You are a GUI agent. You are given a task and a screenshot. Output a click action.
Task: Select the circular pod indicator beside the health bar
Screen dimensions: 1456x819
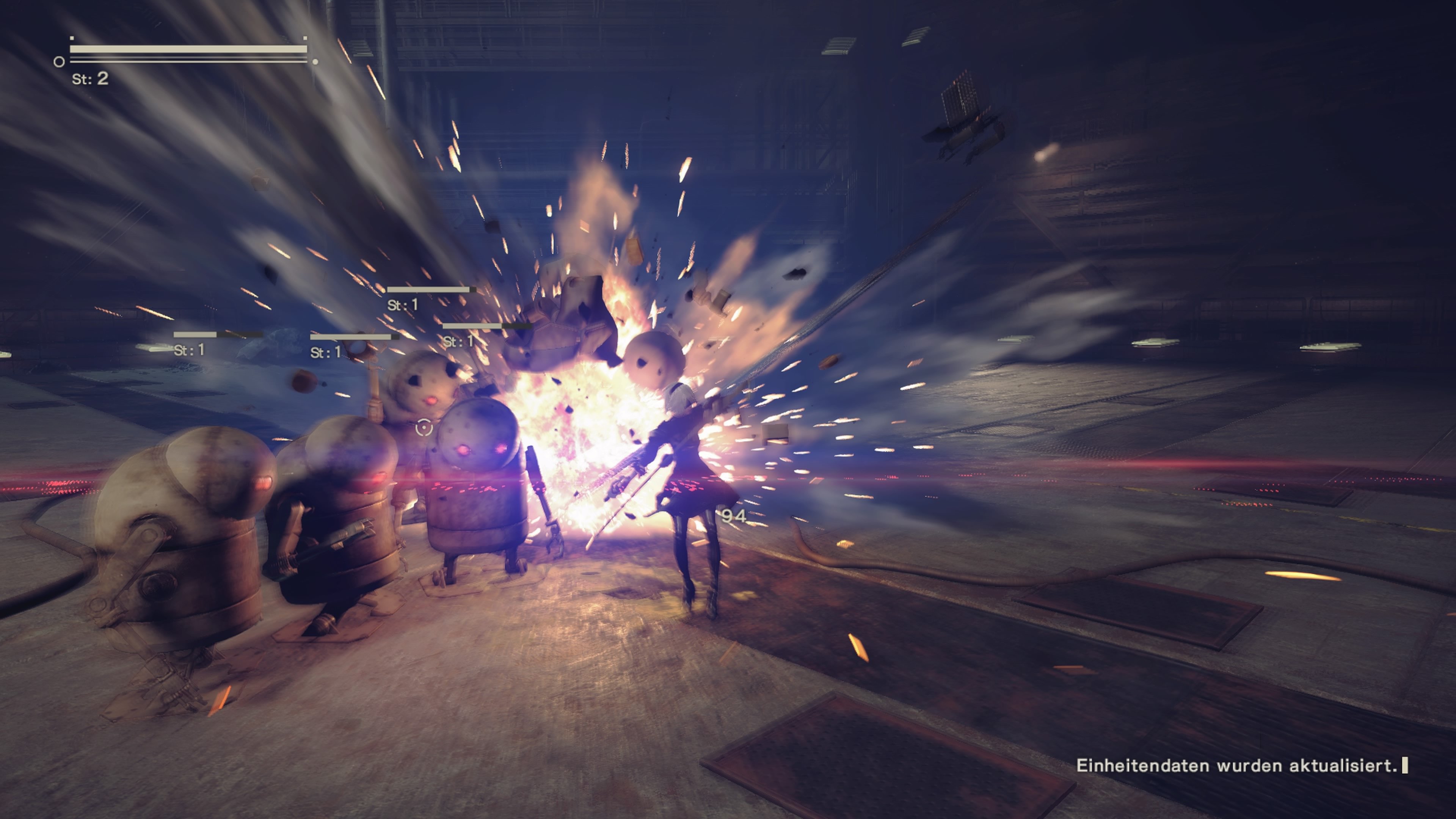click(x=59, y=62)
